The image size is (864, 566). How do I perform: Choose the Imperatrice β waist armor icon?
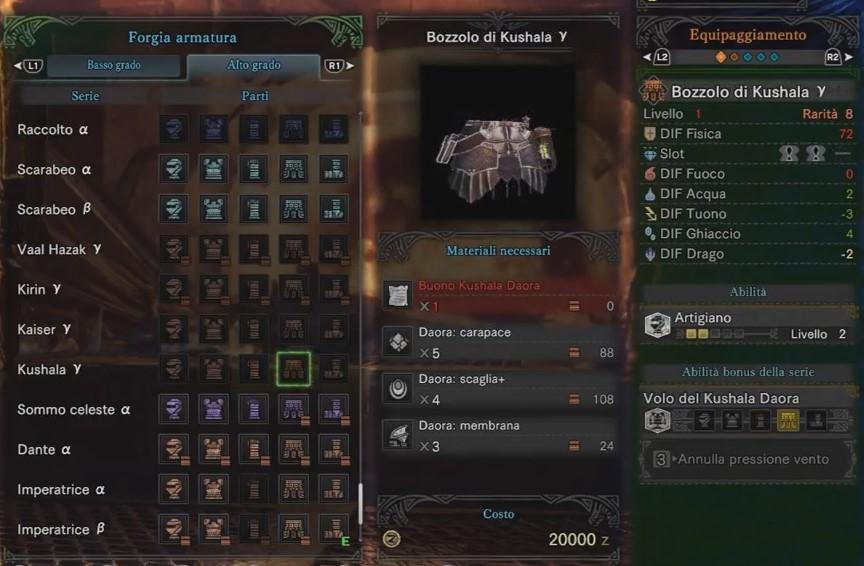[x=294, y=529]
